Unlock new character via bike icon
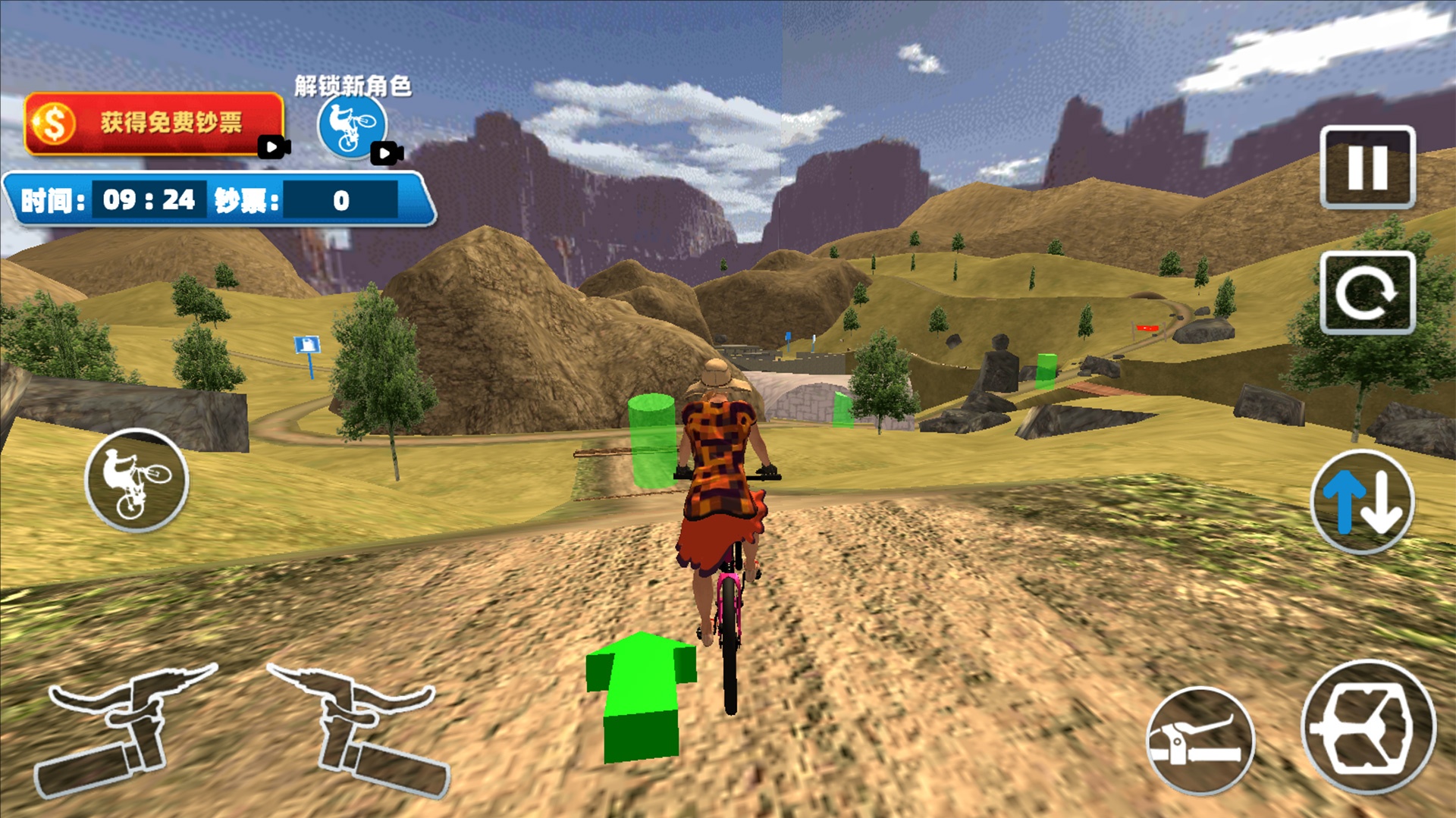The height and width of the screenshot is (818, 1456). coord(352,125)
